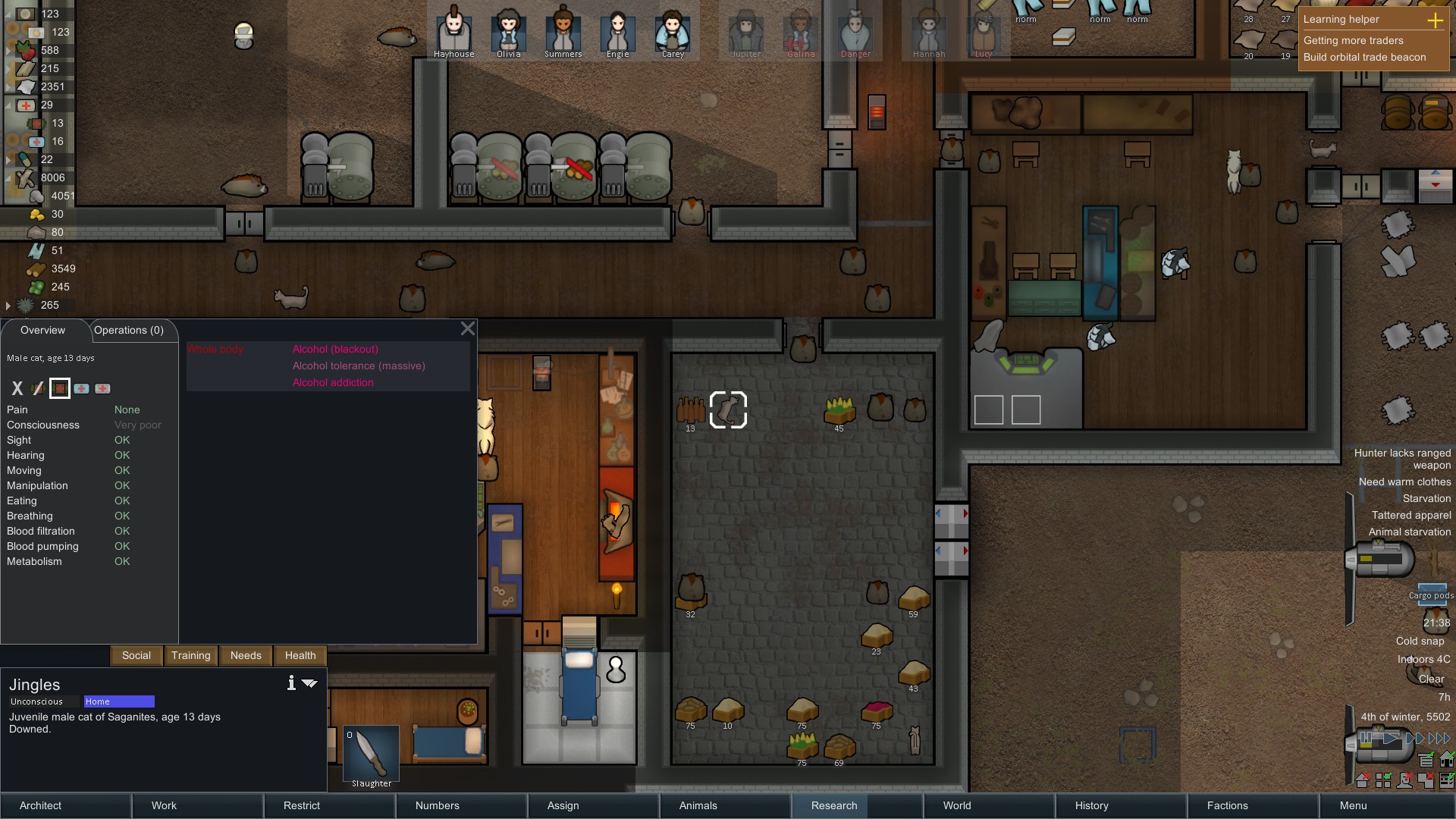
Task: Open Jingles' full info screen via the i icon
Action: 290,682
